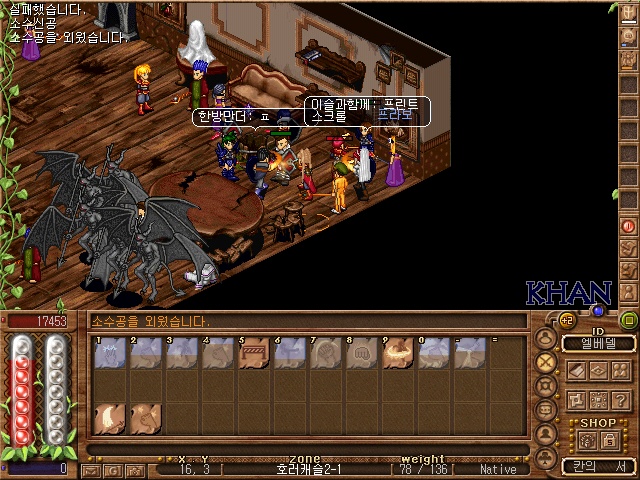Click the G button
Viewport: 640px width, 480px height.
point(111,469)
